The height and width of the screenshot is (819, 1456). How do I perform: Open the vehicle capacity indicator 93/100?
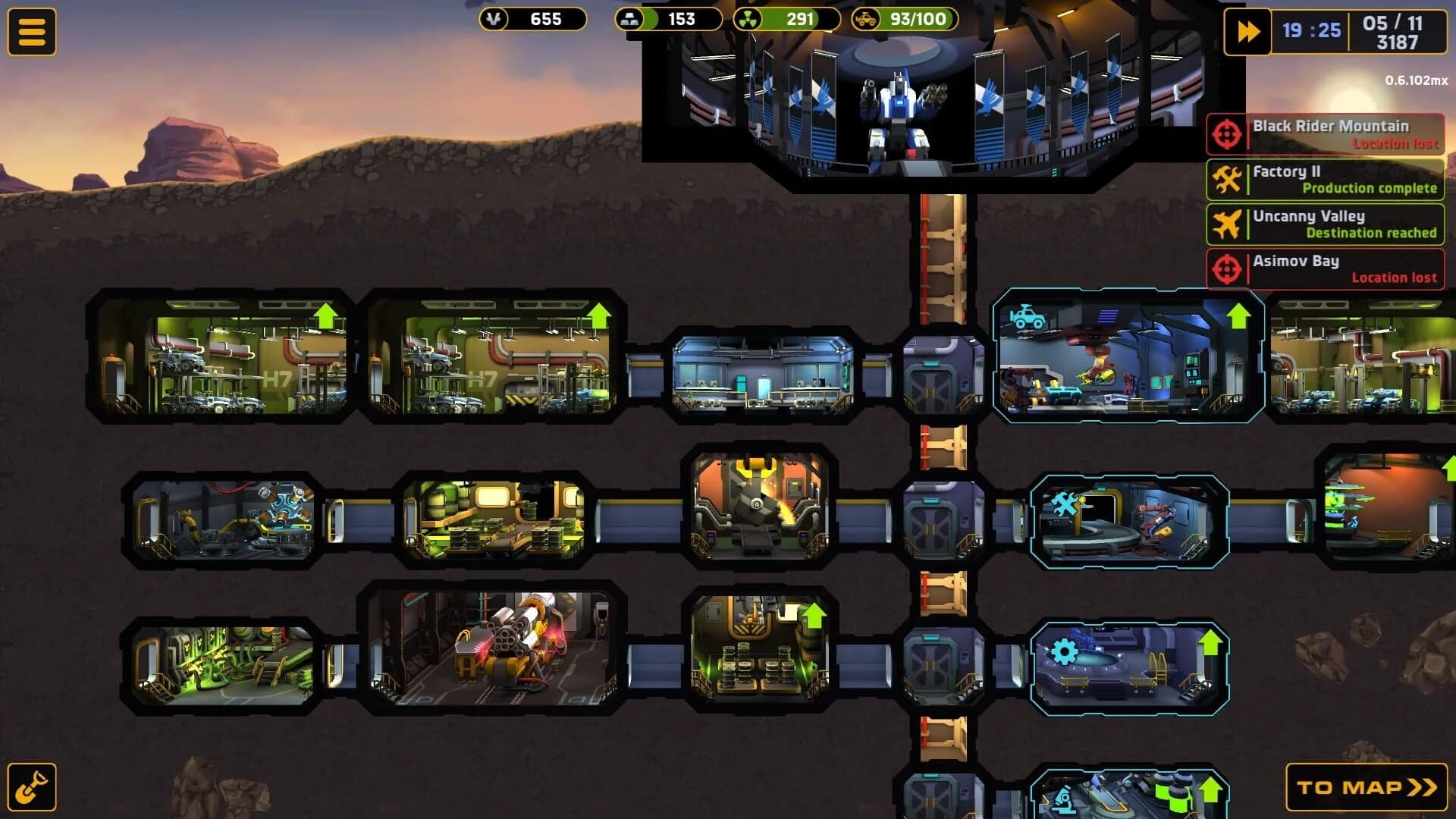tap(906, 18)
